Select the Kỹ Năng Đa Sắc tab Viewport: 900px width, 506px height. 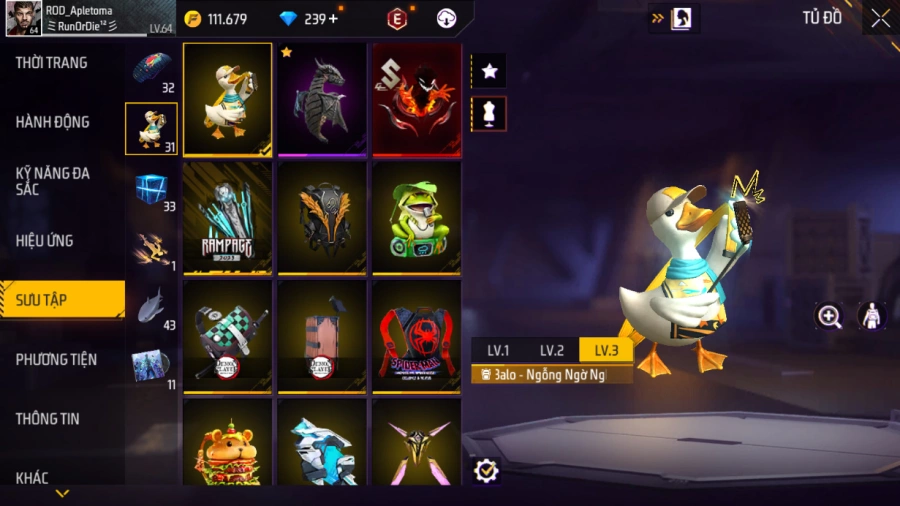(x=53, y=181)
